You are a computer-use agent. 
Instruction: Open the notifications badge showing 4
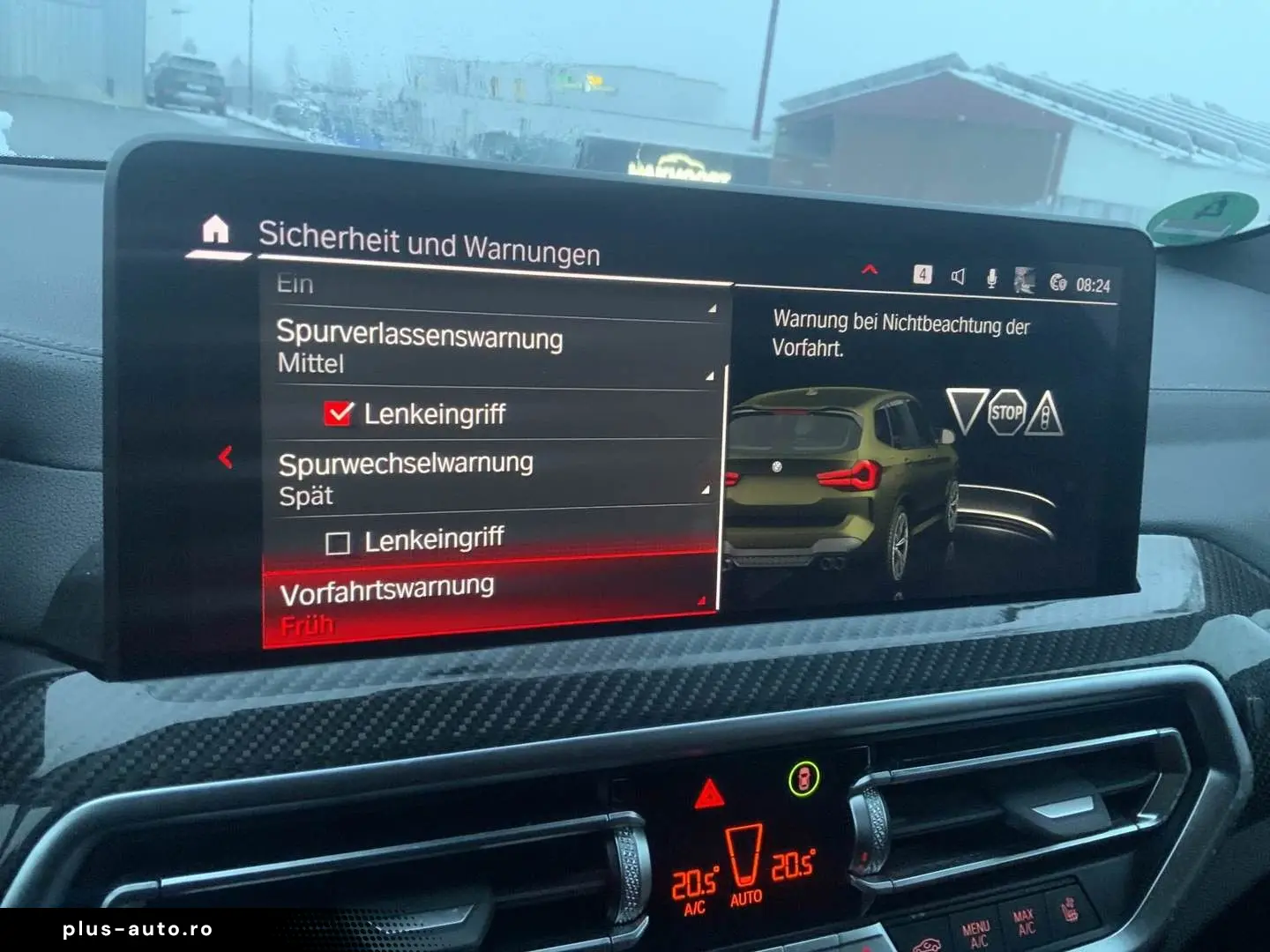tap(923, 275)
